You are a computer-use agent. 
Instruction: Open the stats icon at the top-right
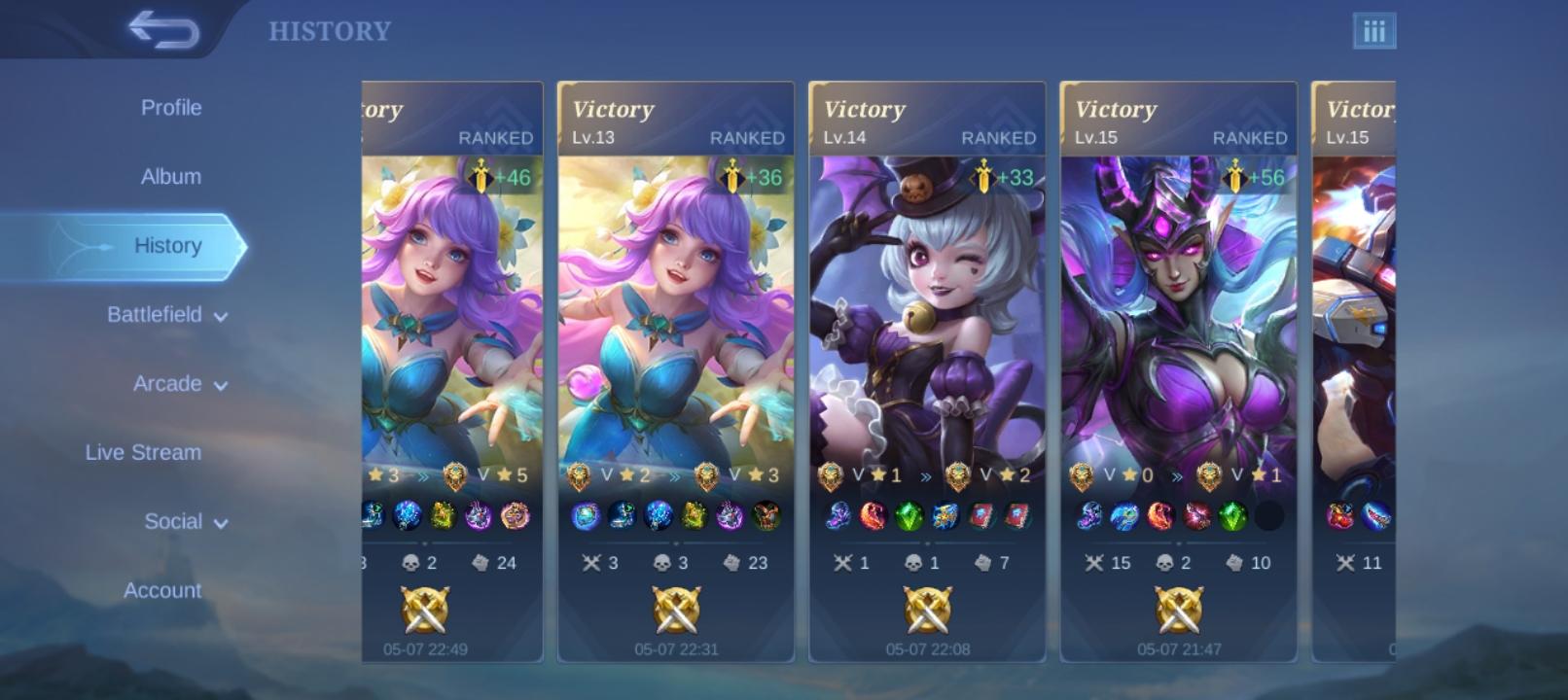tap(1372, 30)
